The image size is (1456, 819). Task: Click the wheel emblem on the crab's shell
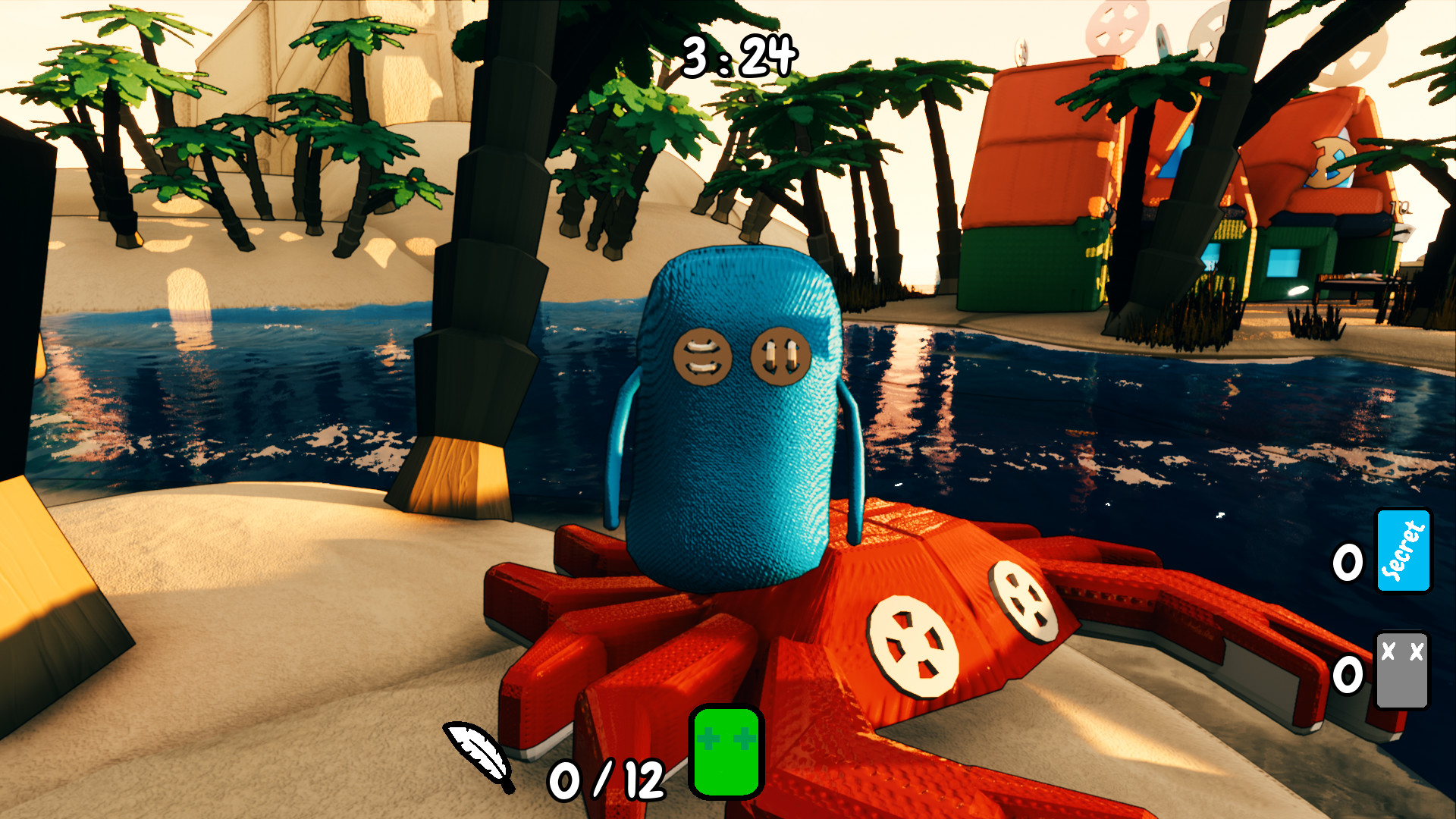tap(1023, 599)
